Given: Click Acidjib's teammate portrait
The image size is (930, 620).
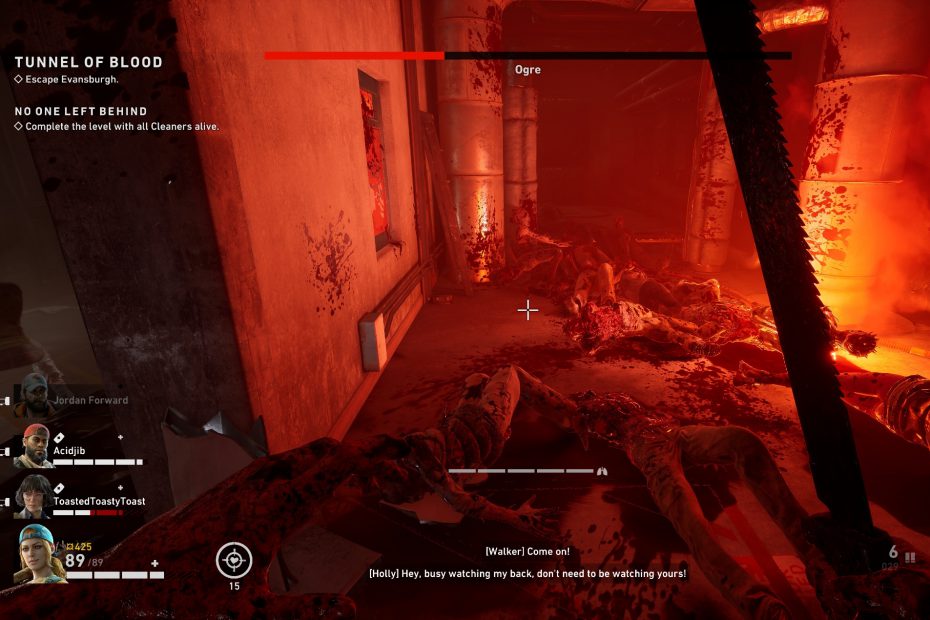Looking at the screenshot, I should [36, 445].
